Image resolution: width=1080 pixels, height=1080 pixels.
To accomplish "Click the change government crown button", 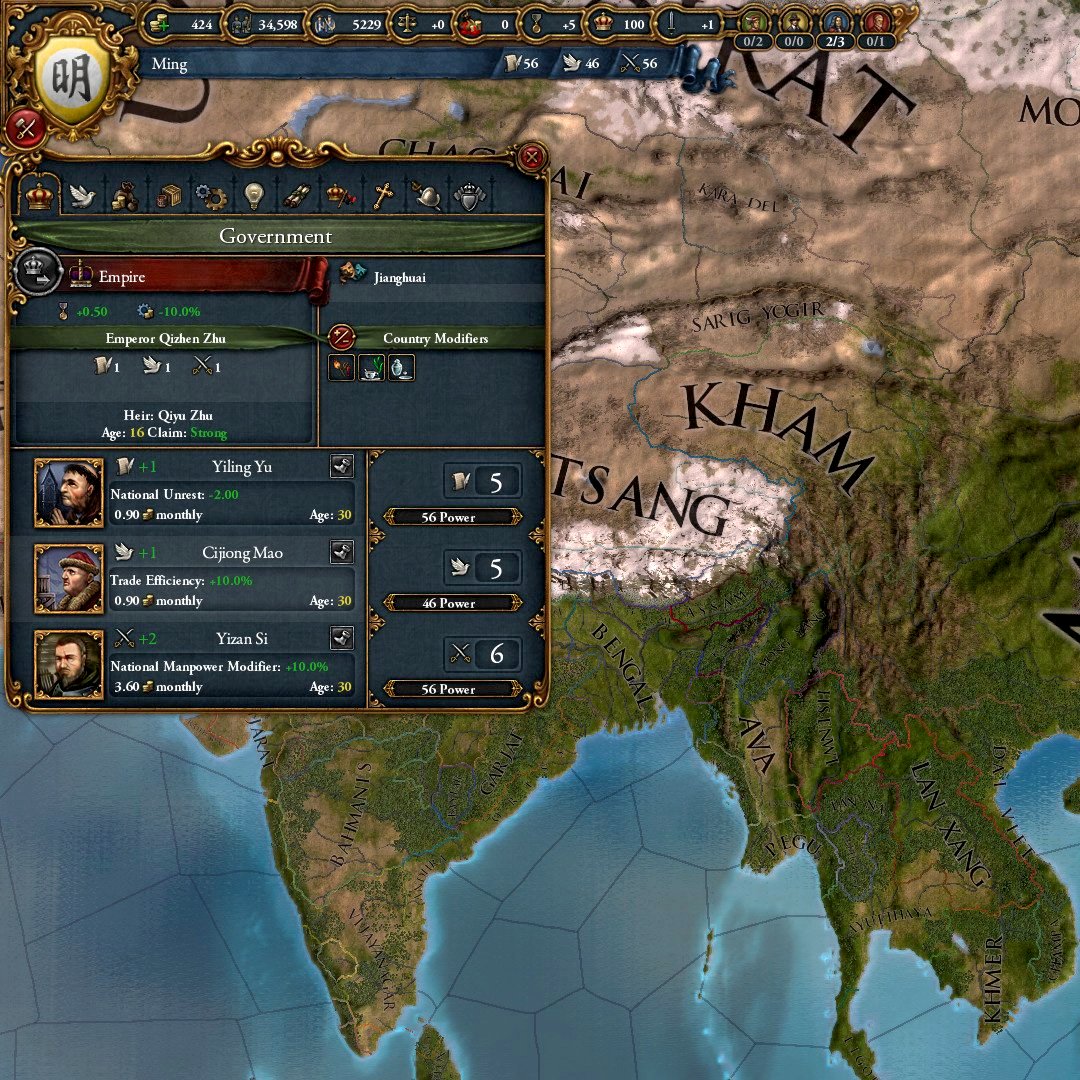I will (x=34, y=273).
